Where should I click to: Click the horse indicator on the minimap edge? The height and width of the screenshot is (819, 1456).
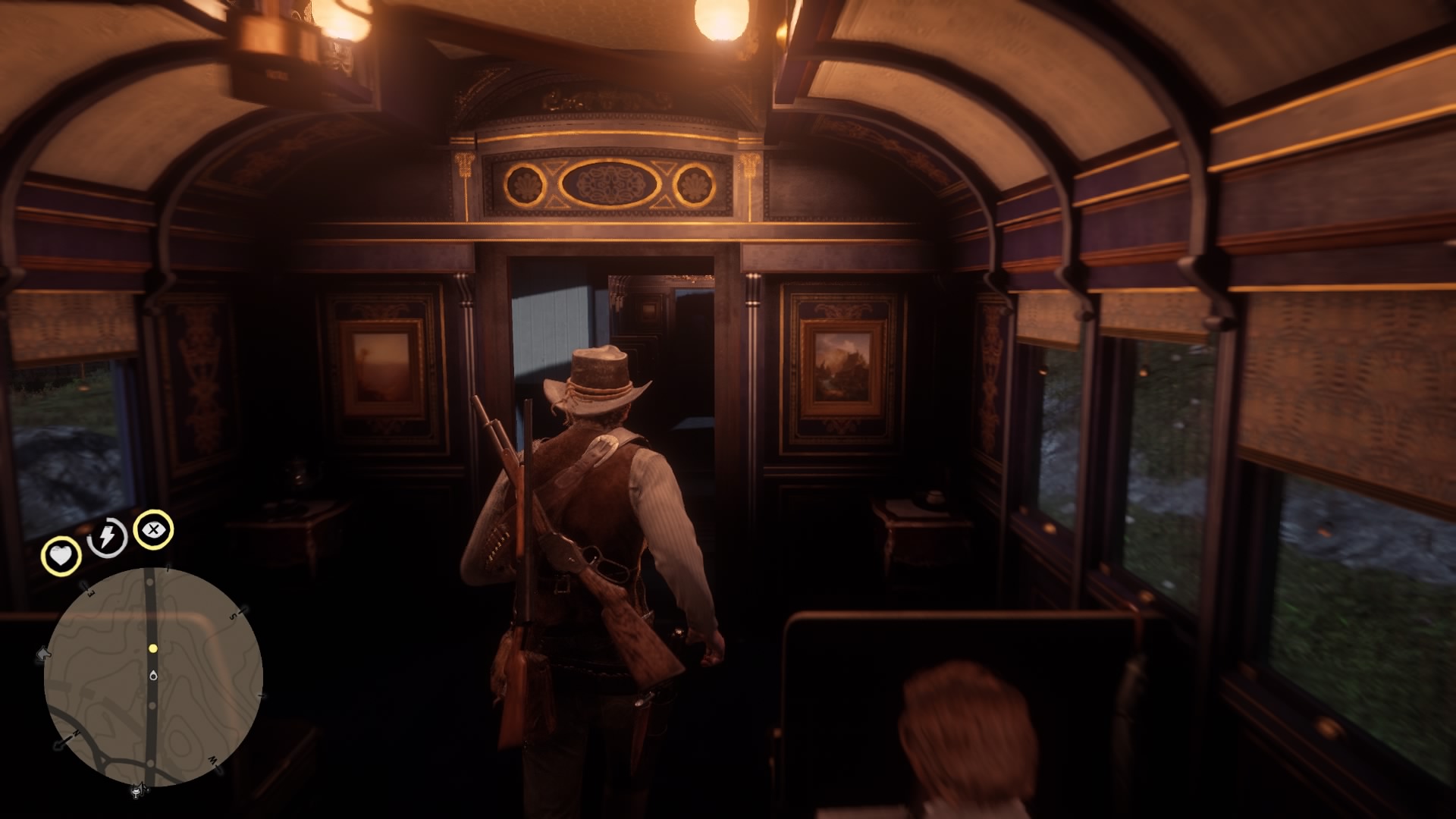(43, 653)
